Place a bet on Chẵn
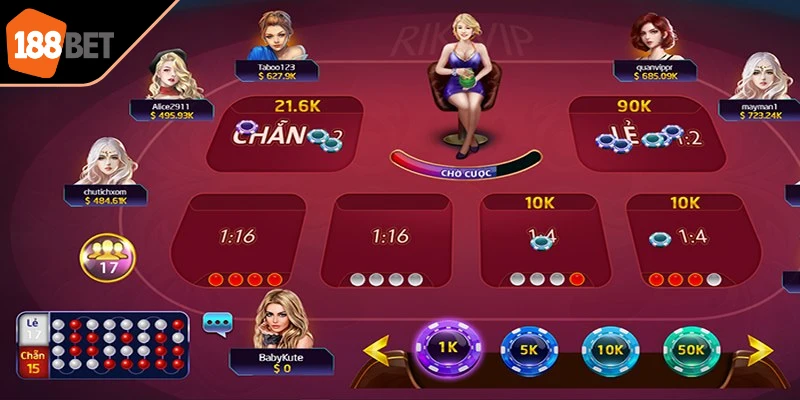 pos(286,133)
